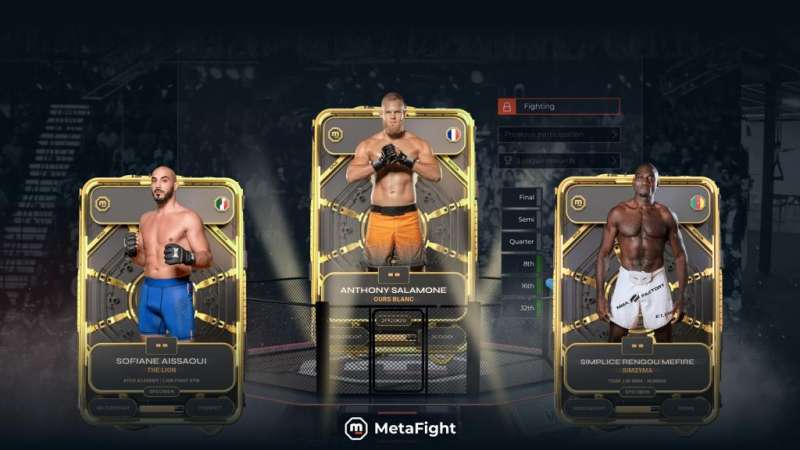Open the Fighting lock dropdown
The width and height of the screenshot is (800, 450).
coord(559,106)
